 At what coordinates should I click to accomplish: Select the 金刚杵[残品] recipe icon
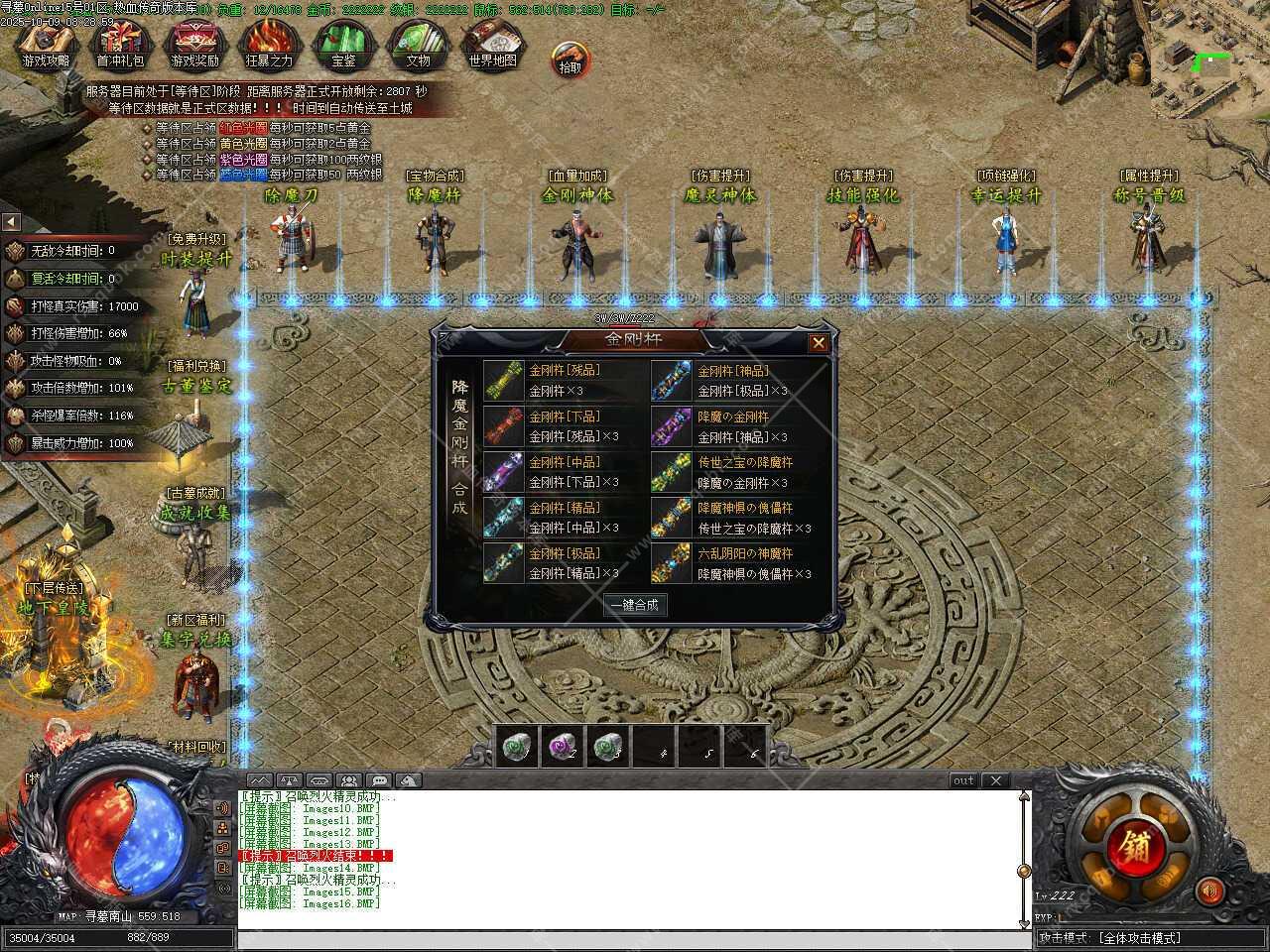coord(503,379)
